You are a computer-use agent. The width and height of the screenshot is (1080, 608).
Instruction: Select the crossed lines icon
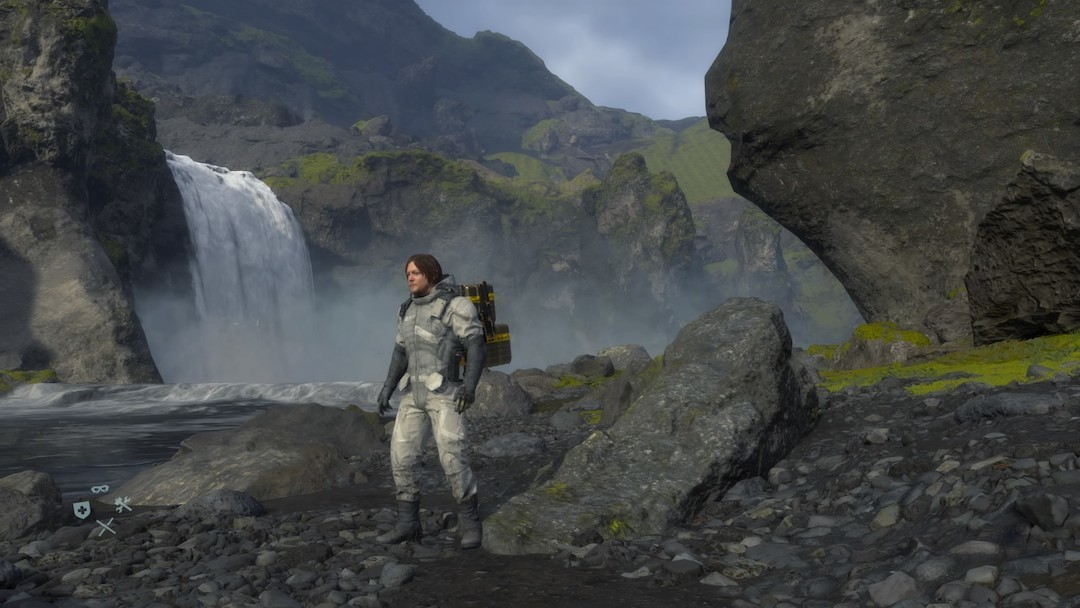tap(105, 526)
